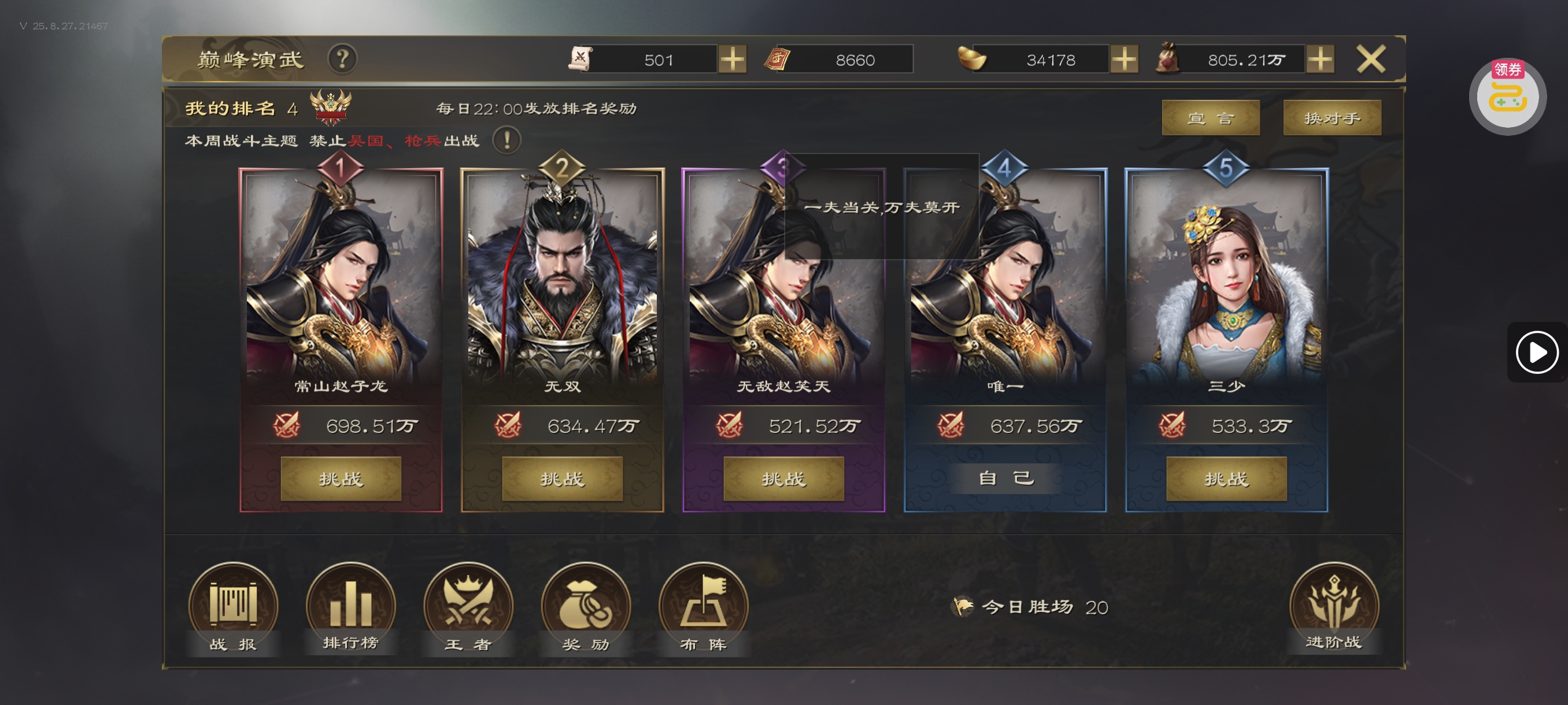This screenshot has height=705, width=1568.
Task: Challenge rank 3 player 无敌赵笑天
Action: pyautogui.click(x=783, y=478)
